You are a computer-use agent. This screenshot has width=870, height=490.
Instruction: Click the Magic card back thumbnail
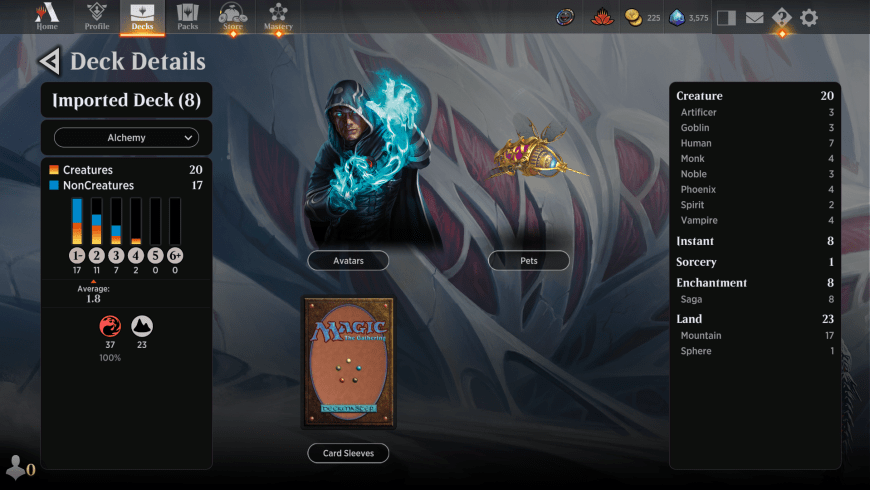coord(348,362)
